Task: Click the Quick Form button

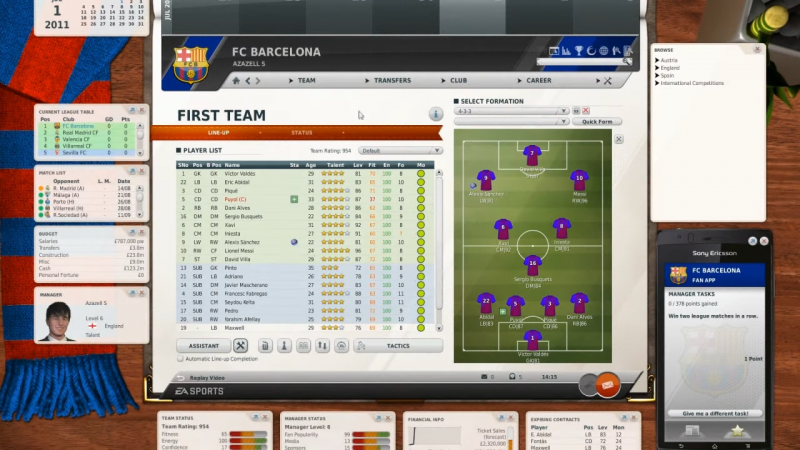Action: pyautogui.click(x=597, y=121)
